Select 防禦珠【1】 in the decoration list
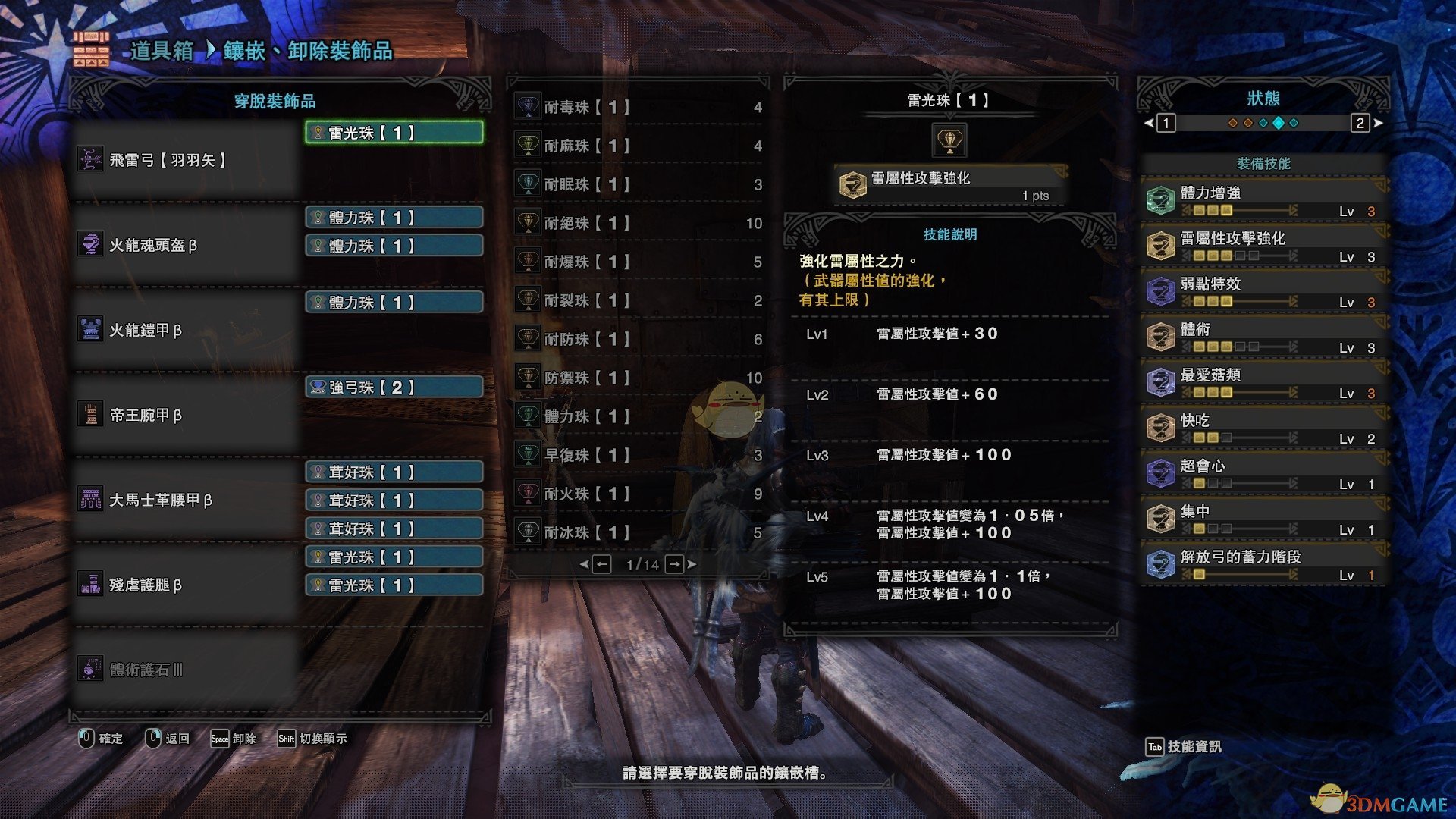The image size is (1456, 819). tap(639, 378)
